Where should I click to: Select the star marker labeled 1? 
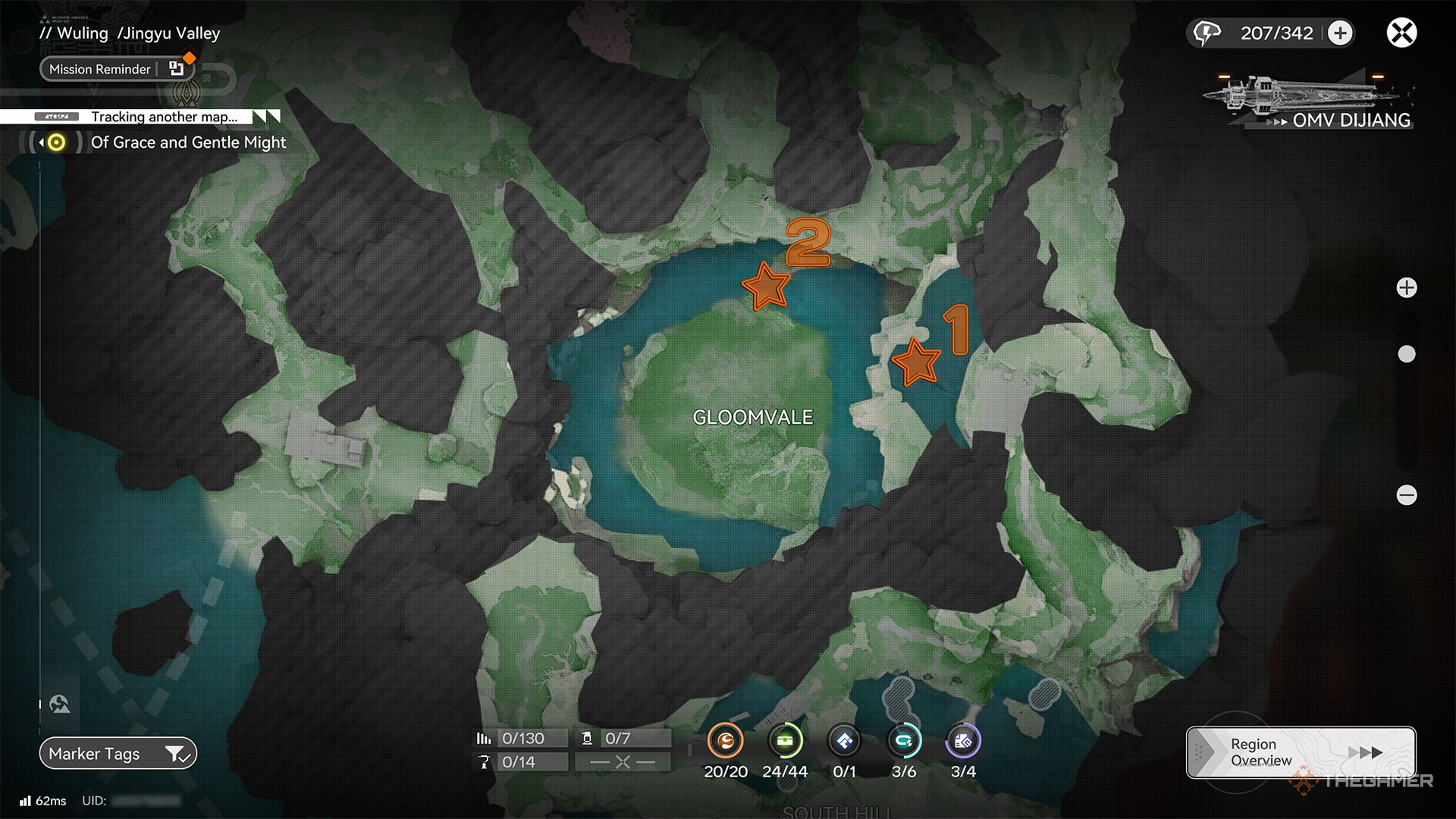point(916,362)
